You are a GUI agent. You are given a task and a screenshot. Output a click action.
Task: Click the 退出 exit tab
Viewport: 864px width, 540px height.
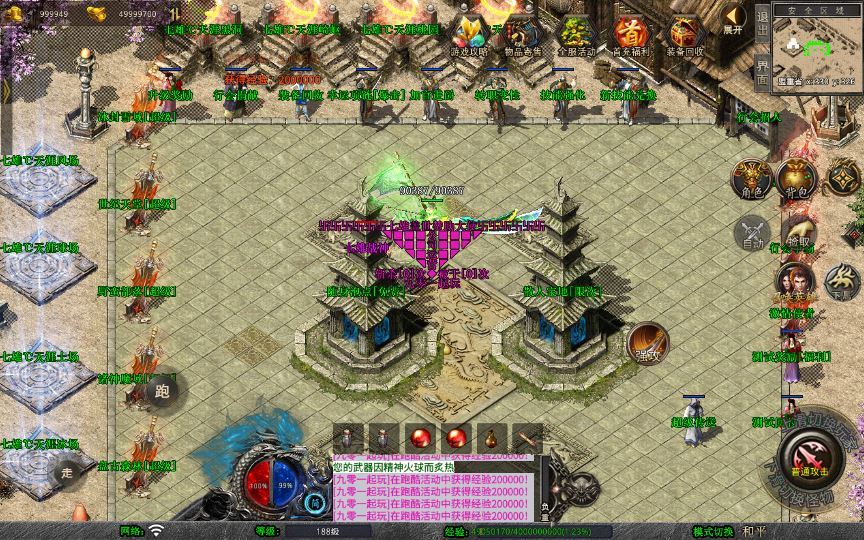pyautogui.click(x=762, y=18)
